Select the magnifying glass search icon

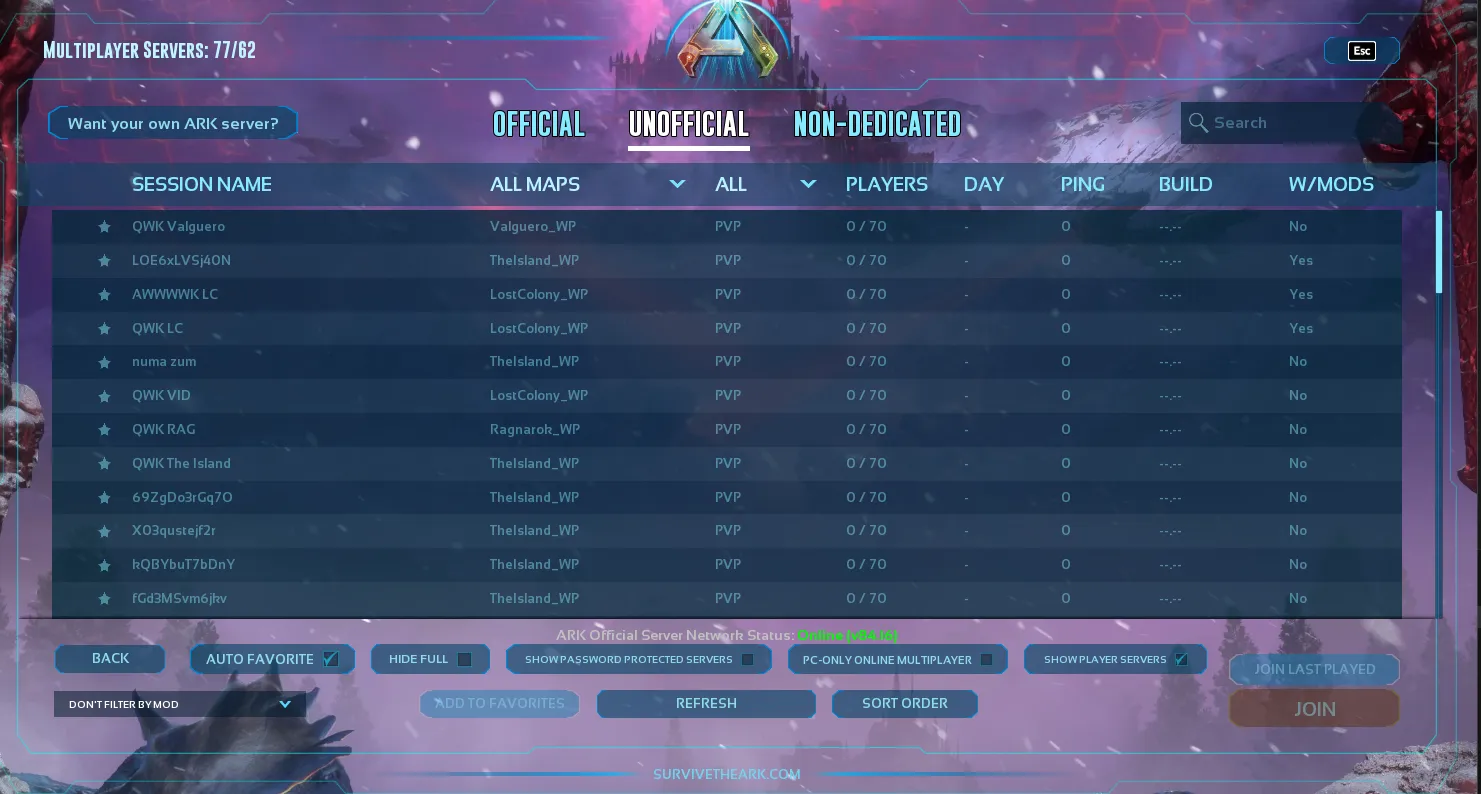[1199, 122]
